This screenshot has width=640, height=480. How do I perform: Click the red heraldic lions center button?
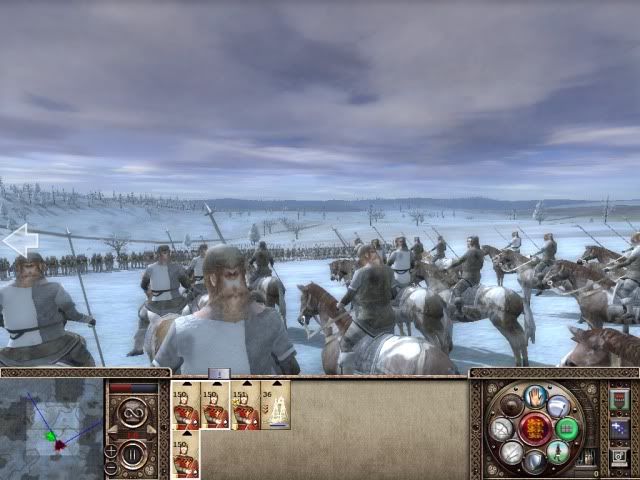coord(535,429)
